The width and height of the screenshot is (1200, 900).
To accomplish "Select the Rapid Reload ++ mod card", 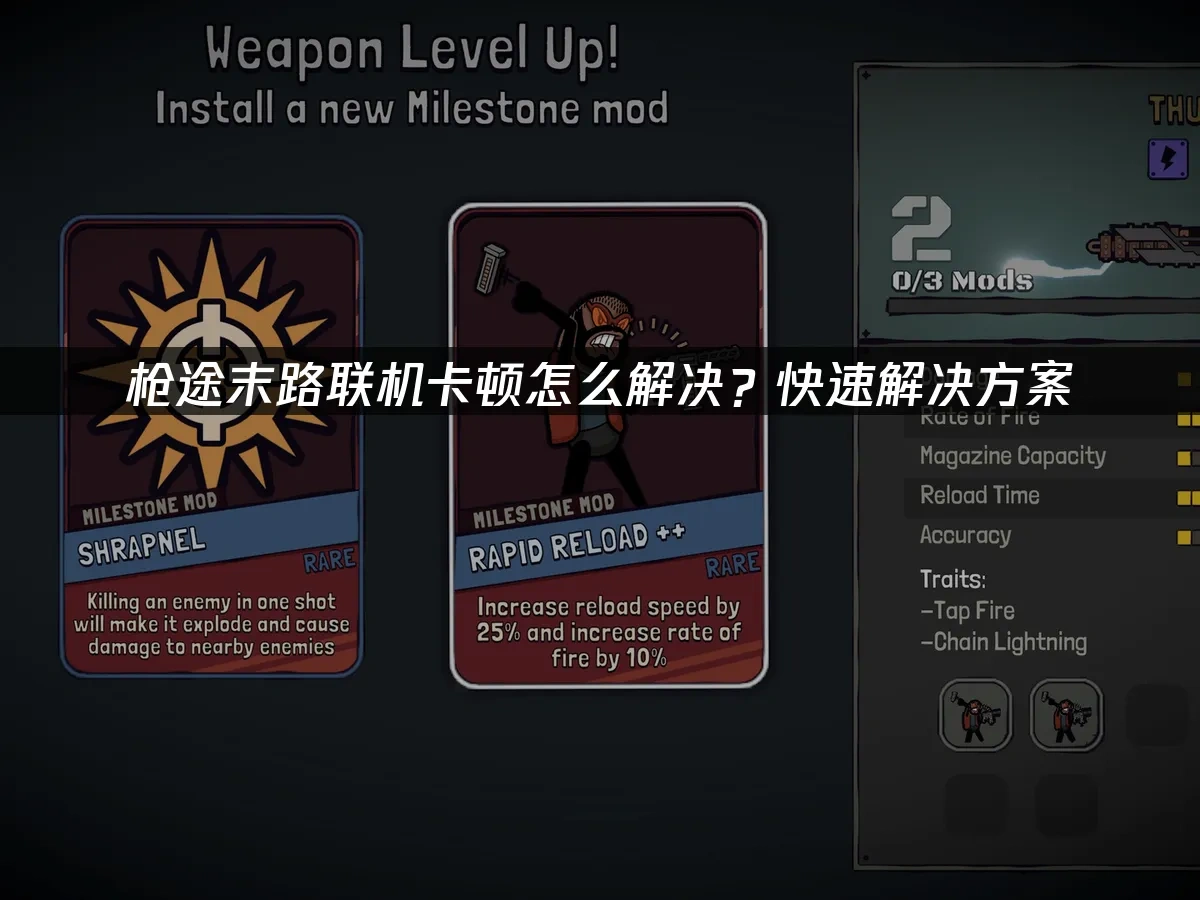I will coord(608,446).
